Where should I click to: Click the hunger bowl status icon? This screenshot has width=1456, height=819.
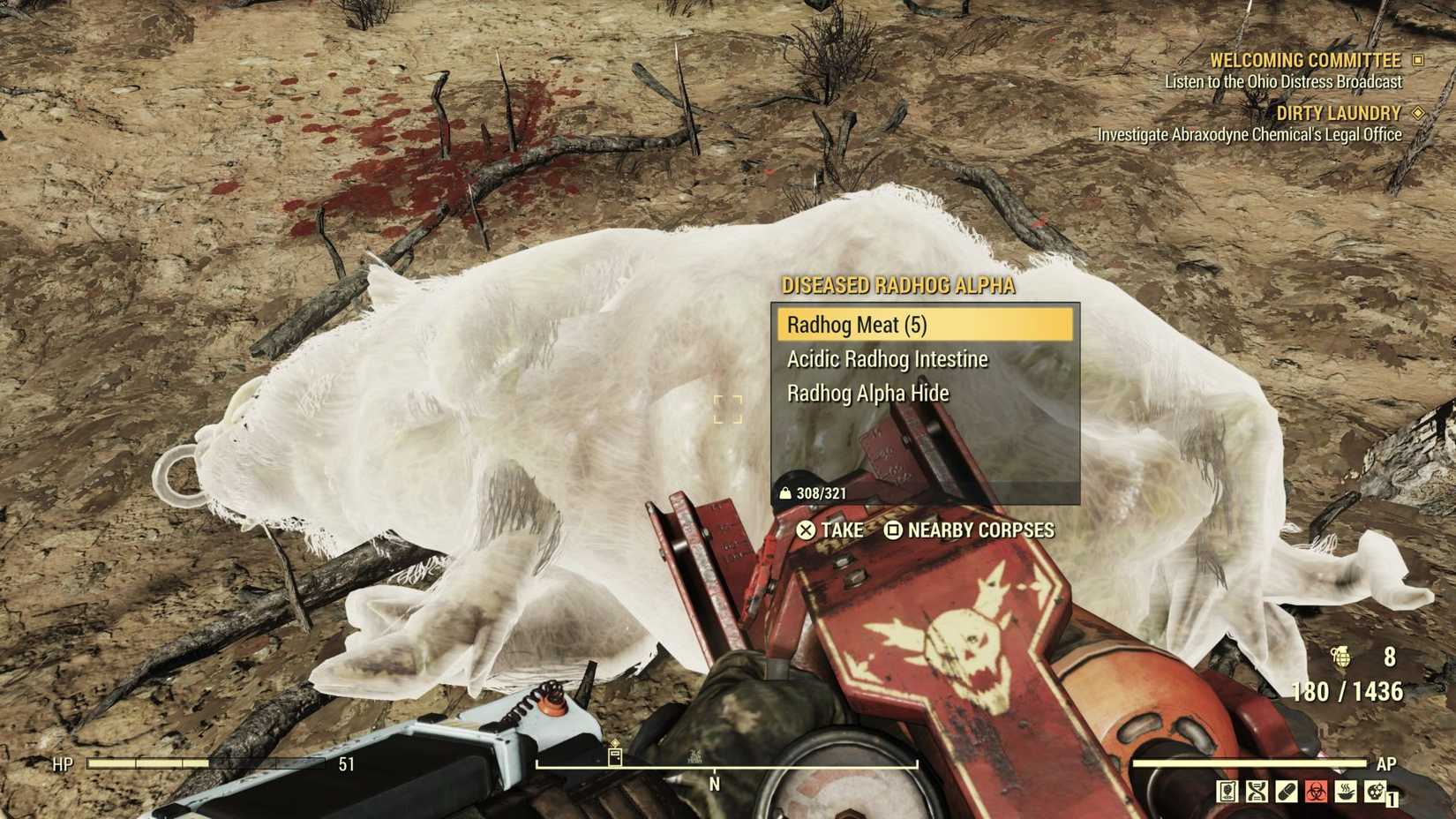pos(1345,792)
